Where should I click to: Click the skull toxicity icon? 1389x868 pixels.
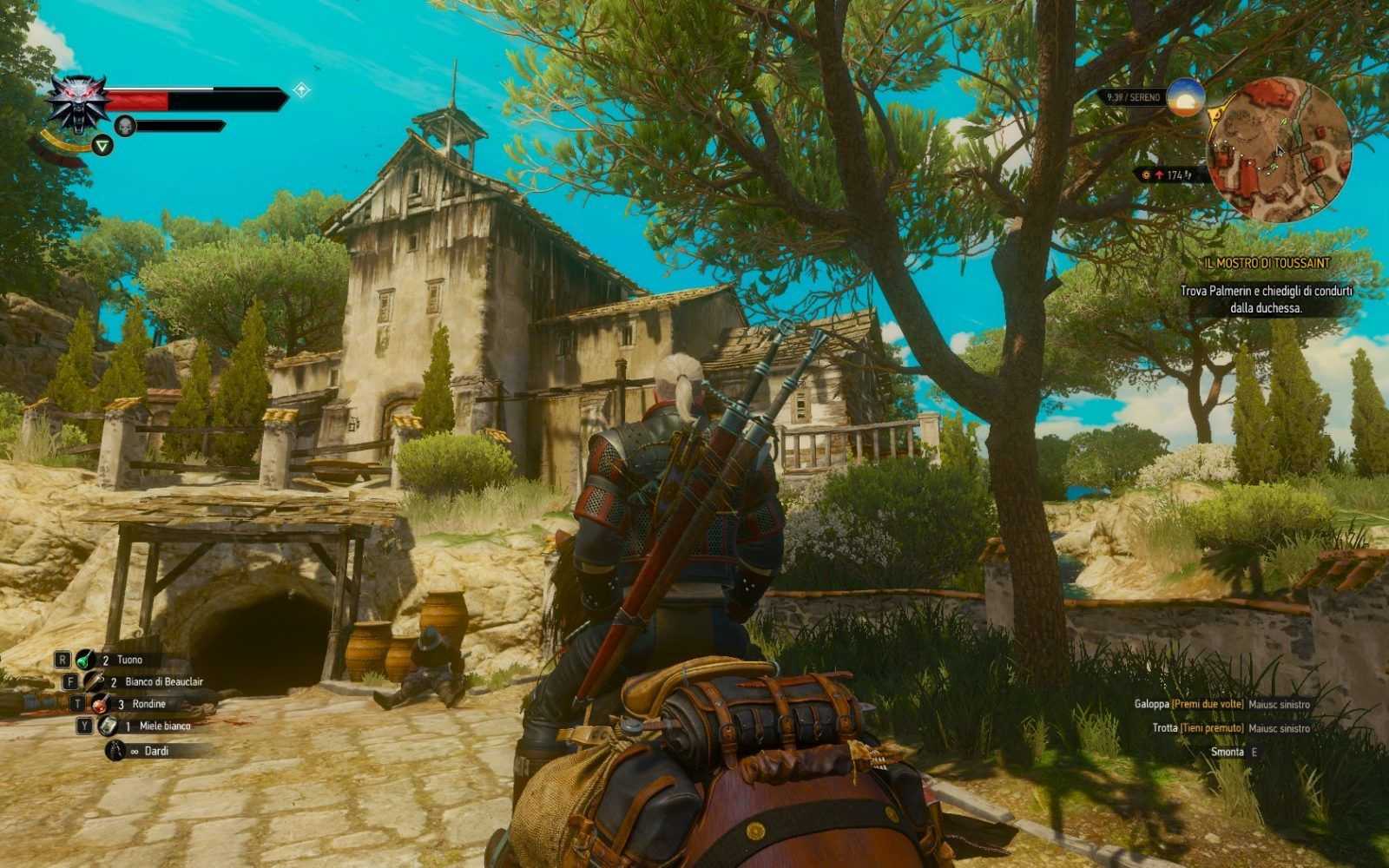point(125,127)
